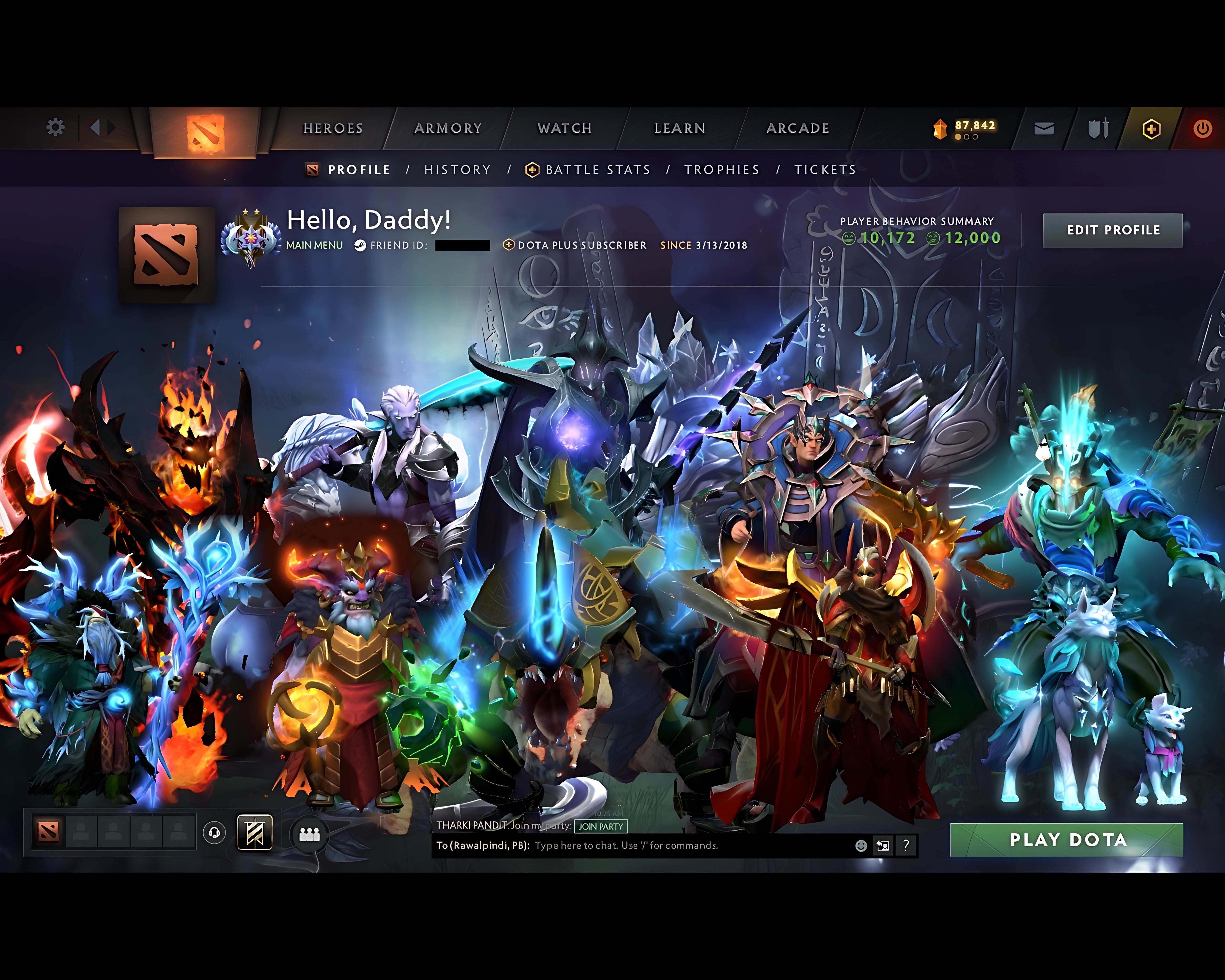Image resolution: width=1225 pixels, height=980 pixels.
Task: Open the Battle Pass icon near party slots
Action: (x=255, y=833)
